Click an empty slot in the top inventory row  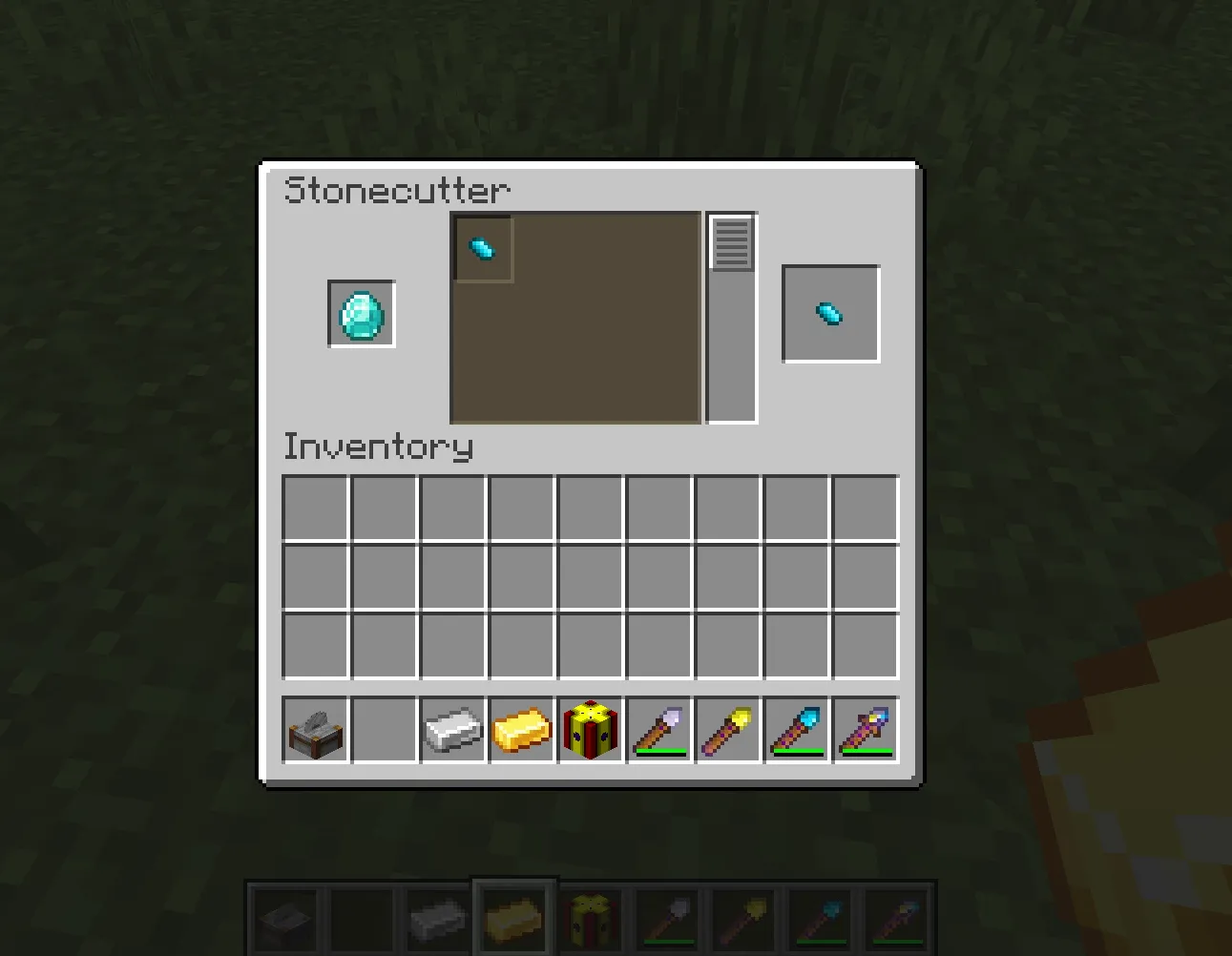point(314,507)
